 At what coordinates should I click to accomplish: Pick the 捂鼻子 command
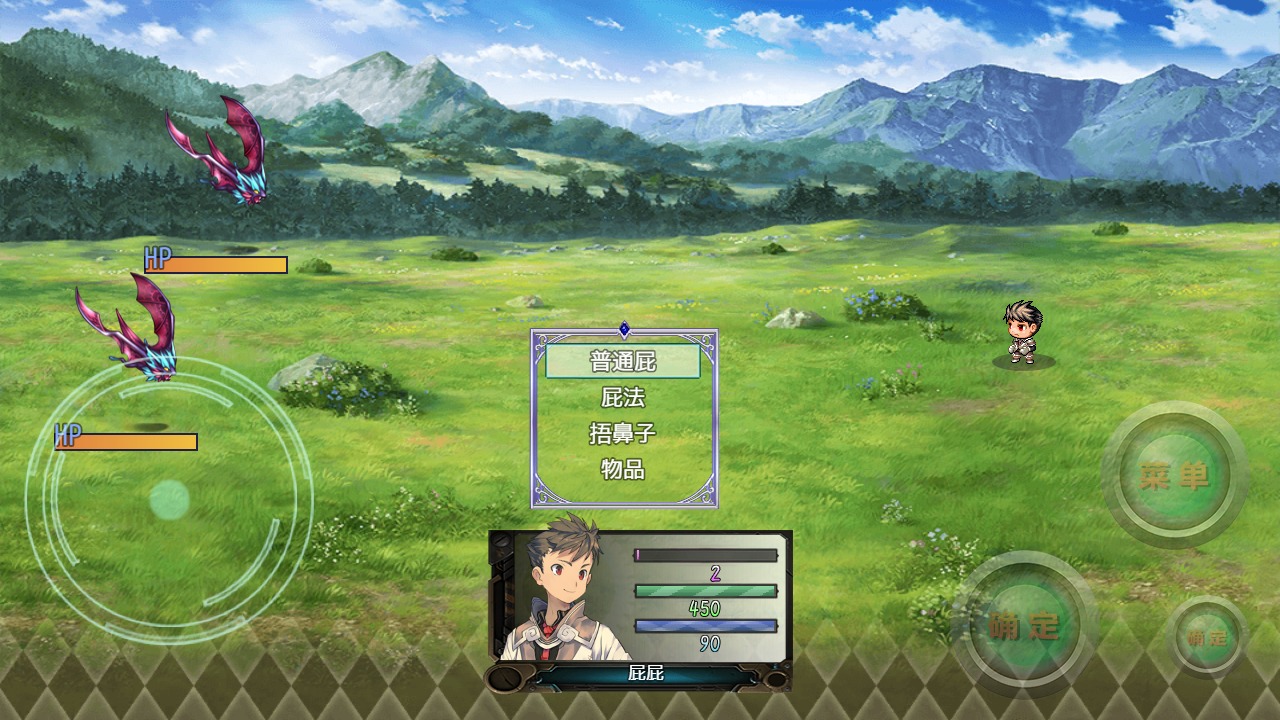point(623,433)
